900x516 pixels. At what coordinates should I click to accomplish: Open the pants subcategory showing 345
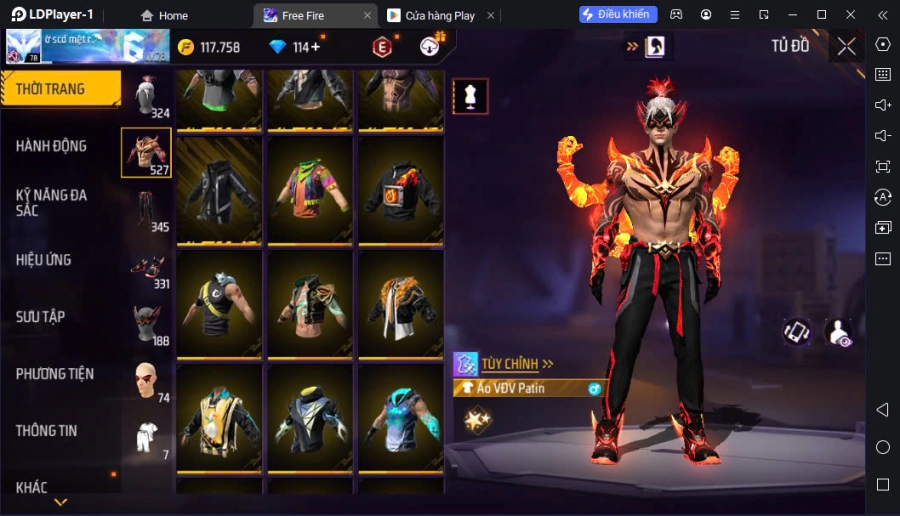(x=146, y=210)
